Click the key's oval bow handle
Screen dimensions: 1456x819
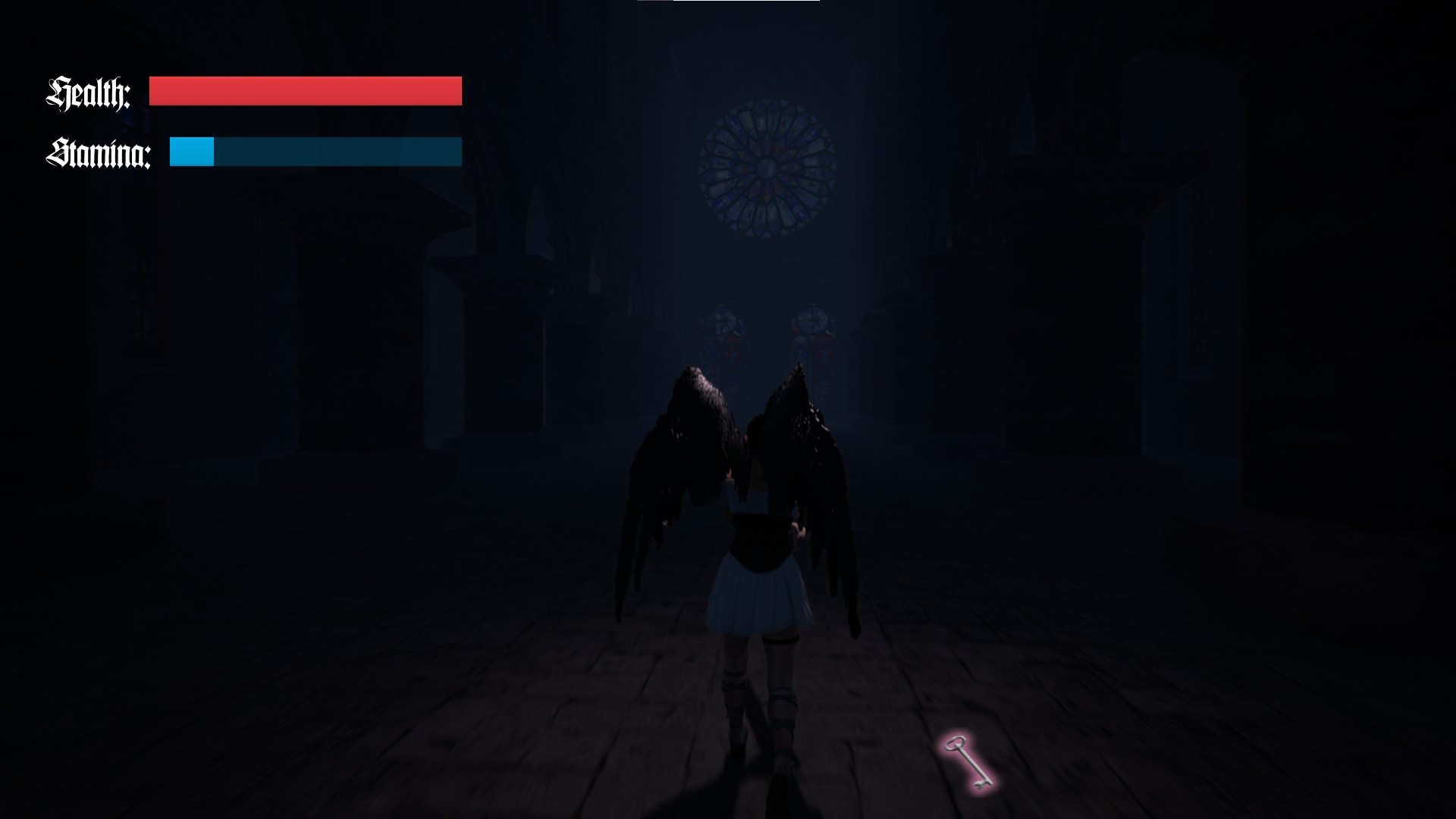pyautogui.click(x=955, y=744)
